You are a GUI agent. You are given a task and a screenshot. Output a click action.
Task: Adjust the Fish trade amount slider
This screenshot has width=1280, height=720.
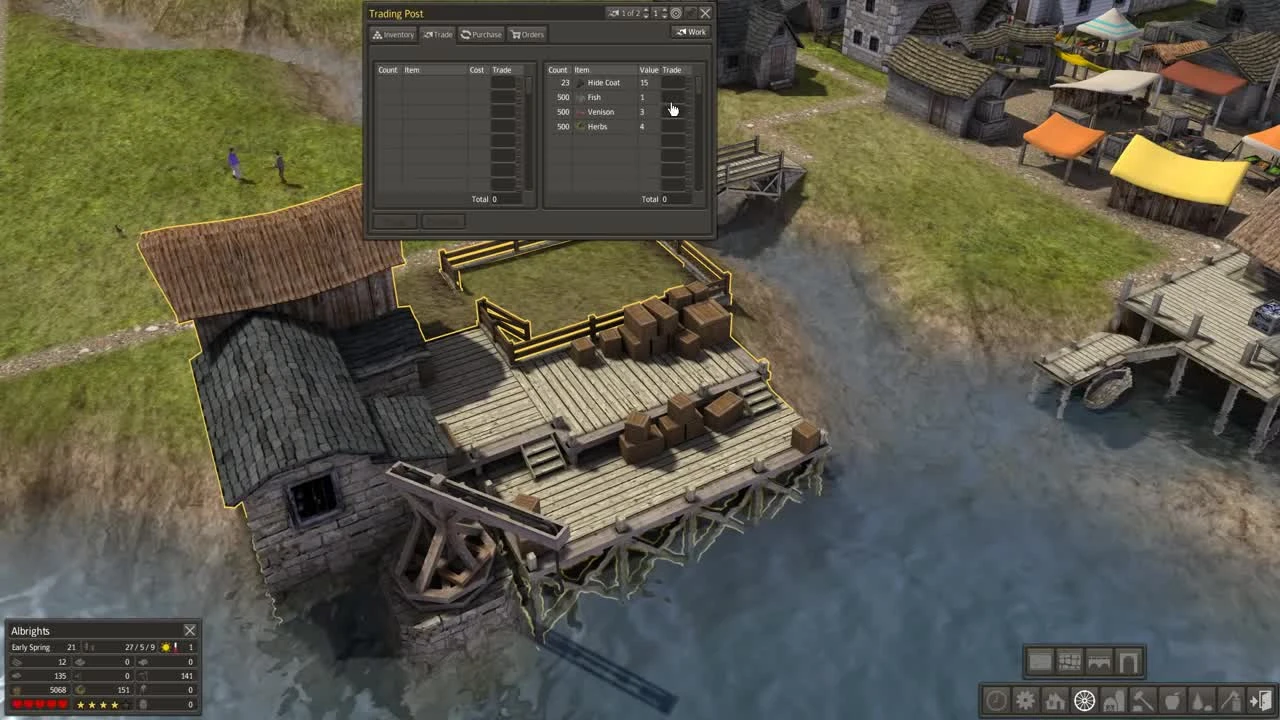click(x=673, y=97)
